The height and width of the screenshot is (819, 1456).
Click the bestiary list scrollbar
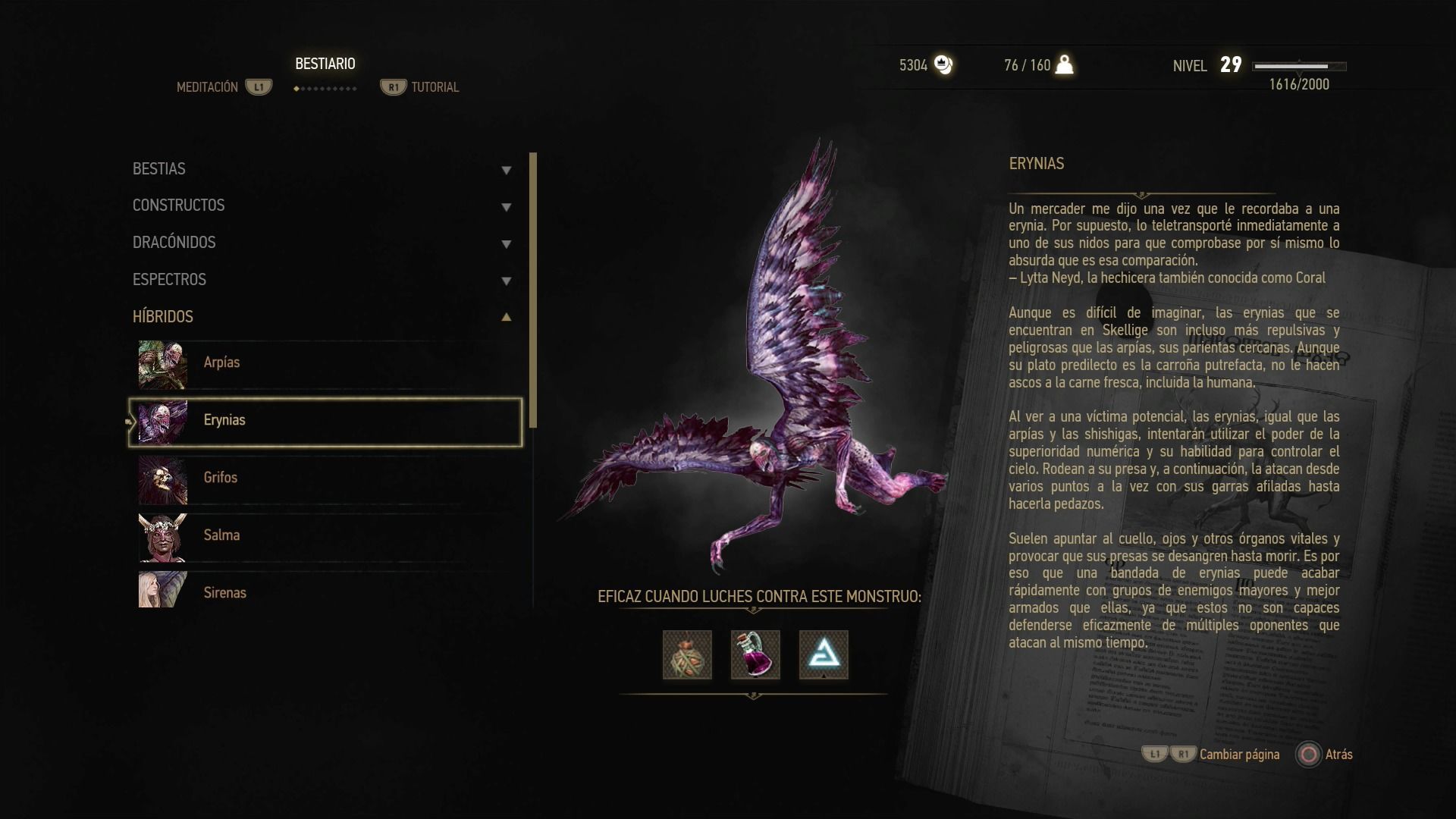(x=533, y=290)
